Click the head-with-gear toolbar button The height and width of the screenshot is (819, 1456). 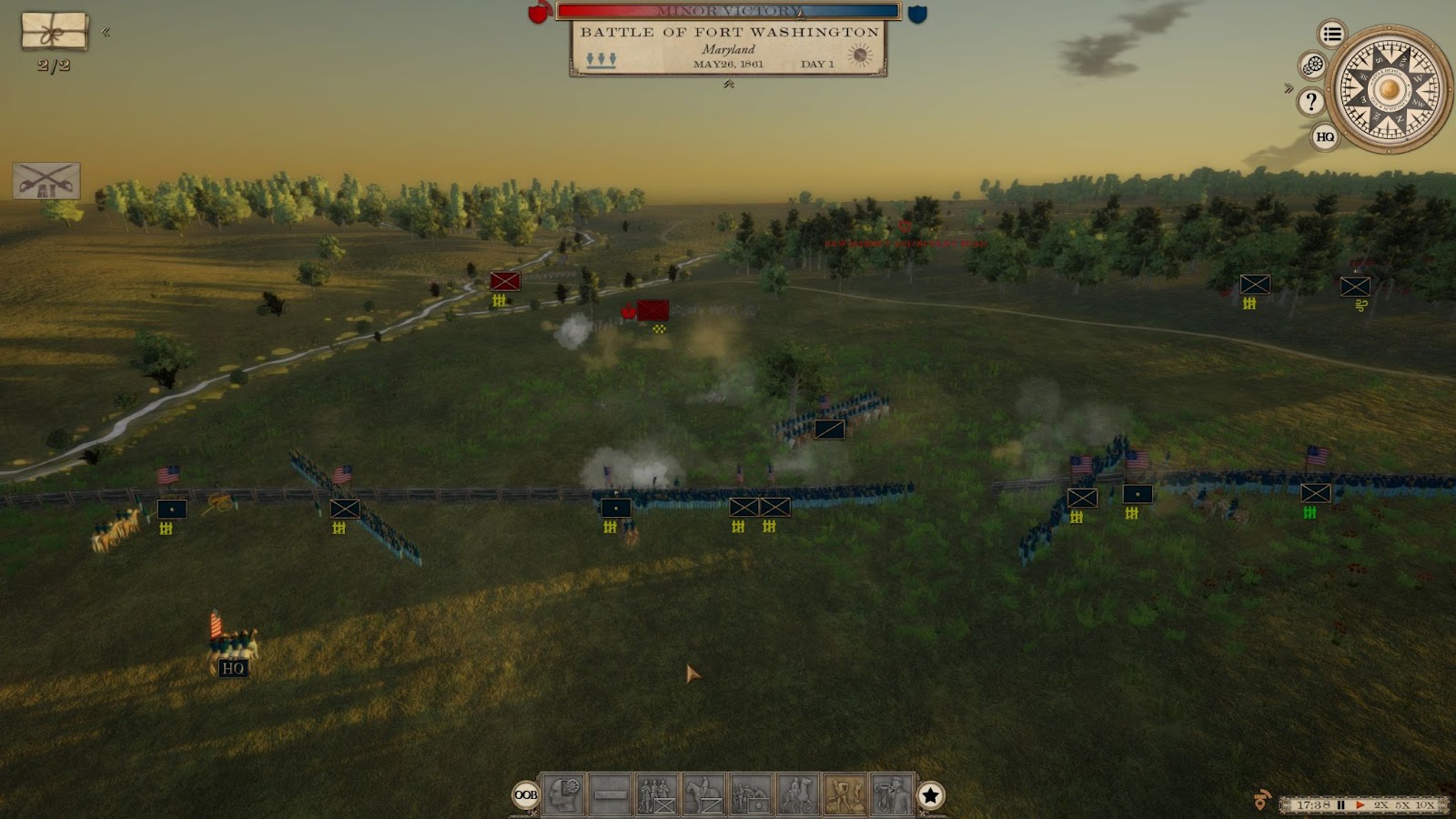pos(563,794)
